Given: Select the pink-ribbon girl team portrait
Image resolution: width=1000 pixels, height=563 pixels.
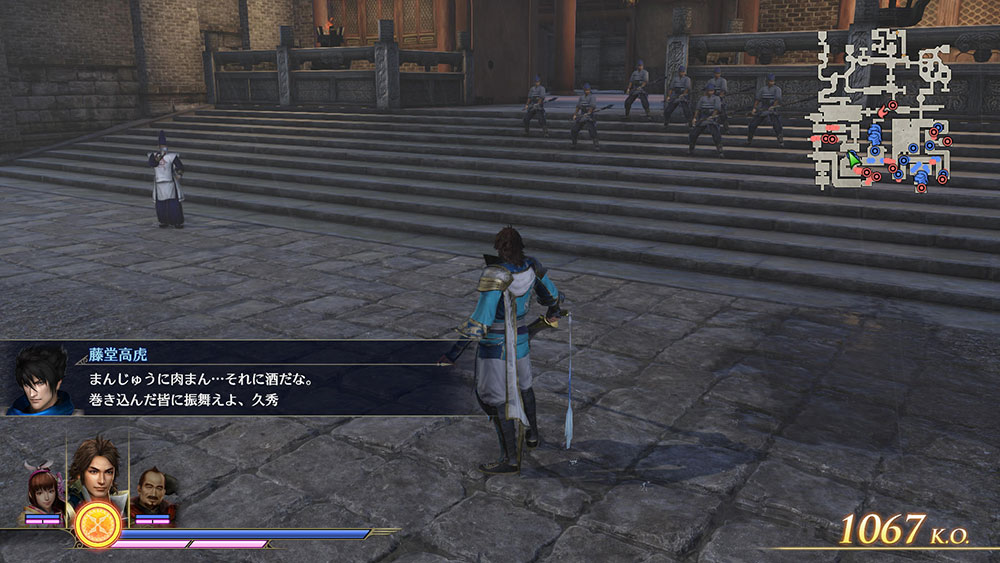Looking at the screenshot, I should (45, 490).
